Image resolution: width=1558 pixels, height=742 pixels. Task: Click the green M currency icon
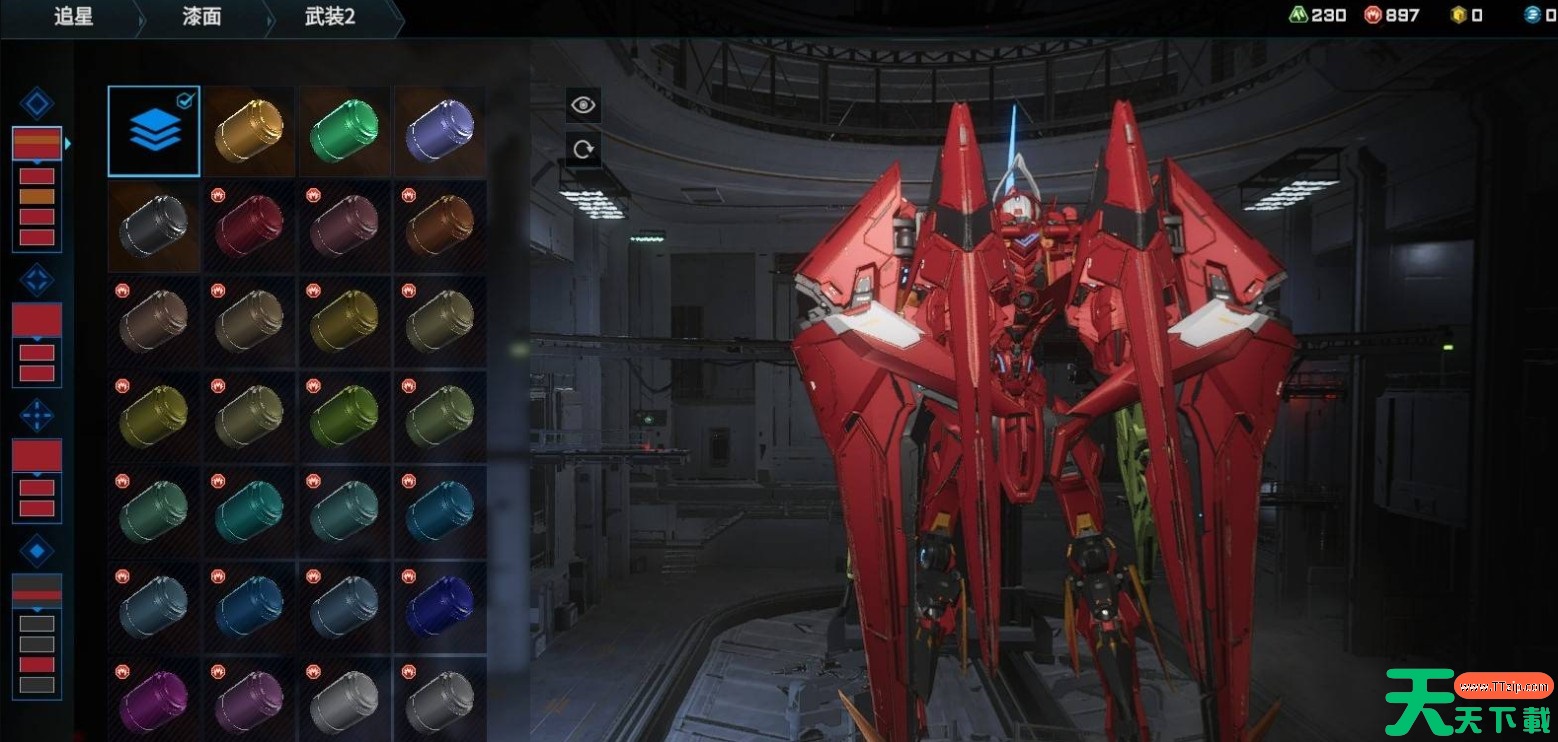point(1299,15)
